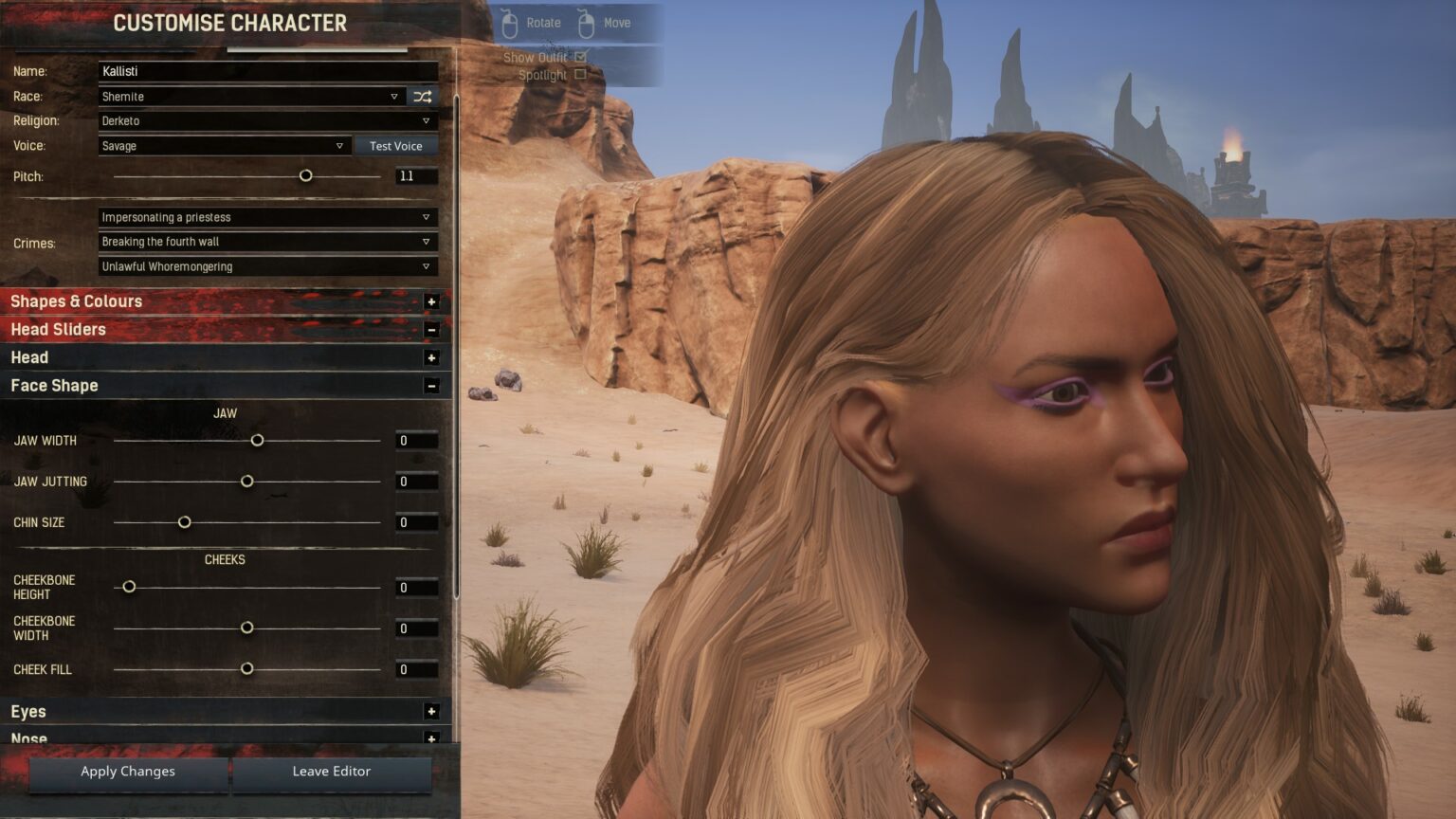Open the Breaking the fourth wall crimes dropdown
Viewport: 1456px width, 819px height.
click(265, 242)
